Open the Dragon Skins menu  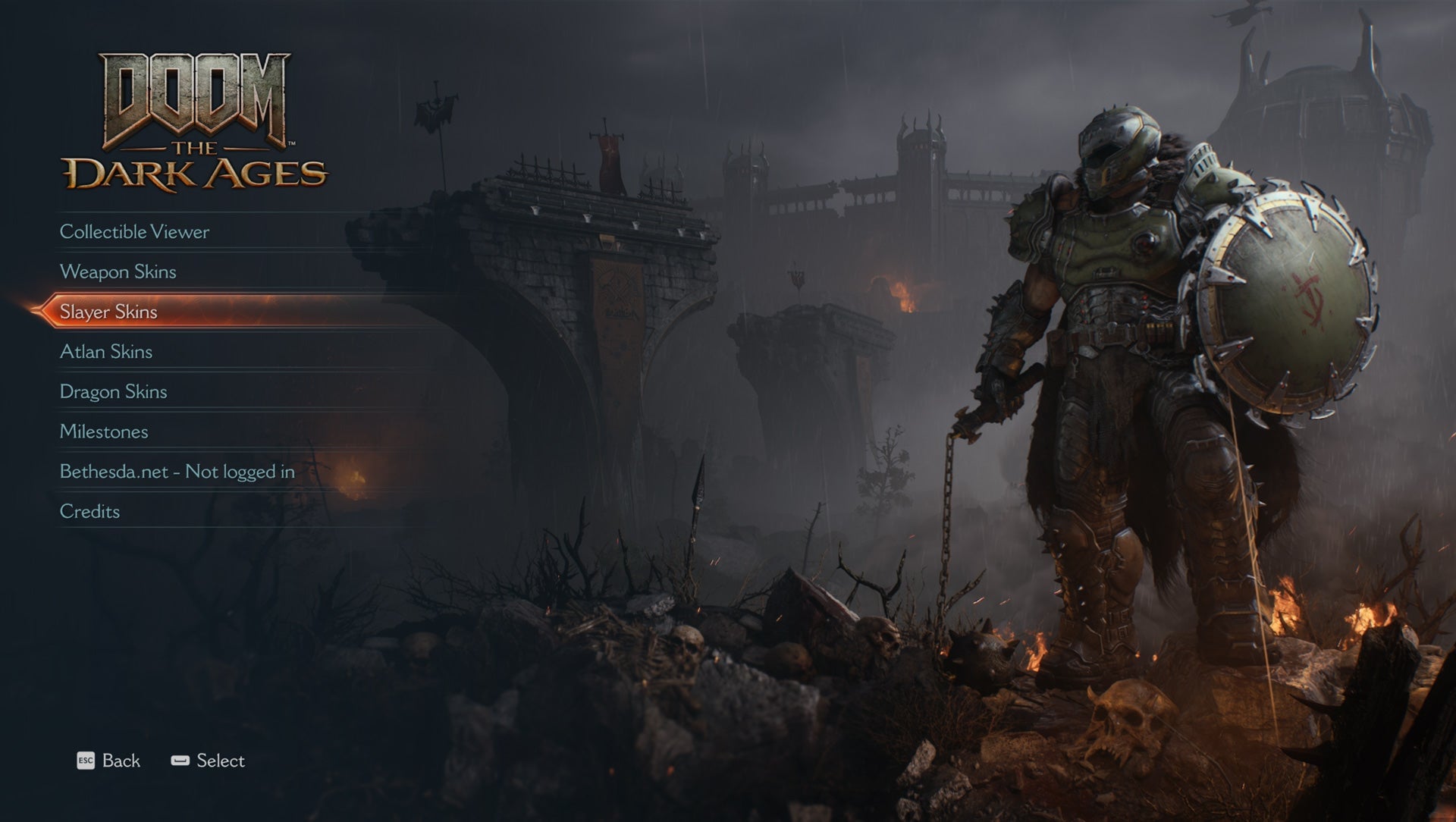(113, 392)
